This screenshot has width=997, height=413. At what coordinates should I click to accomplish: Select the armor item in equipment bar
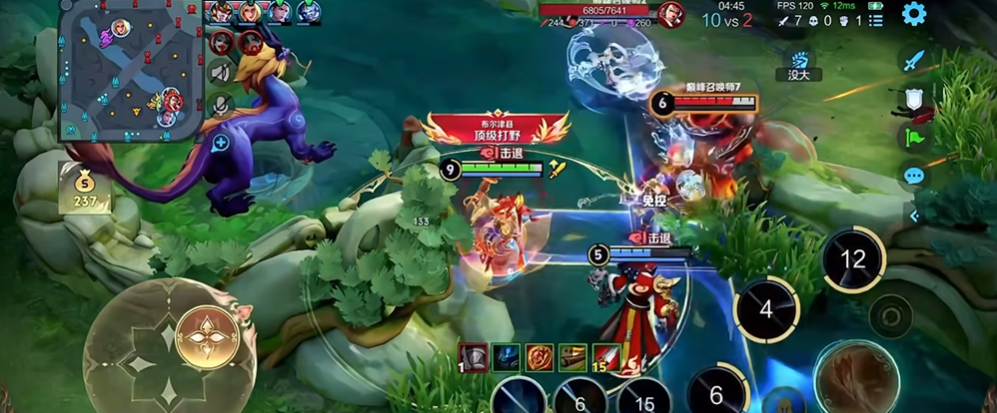pyautogui.click(x=474, y=357)
